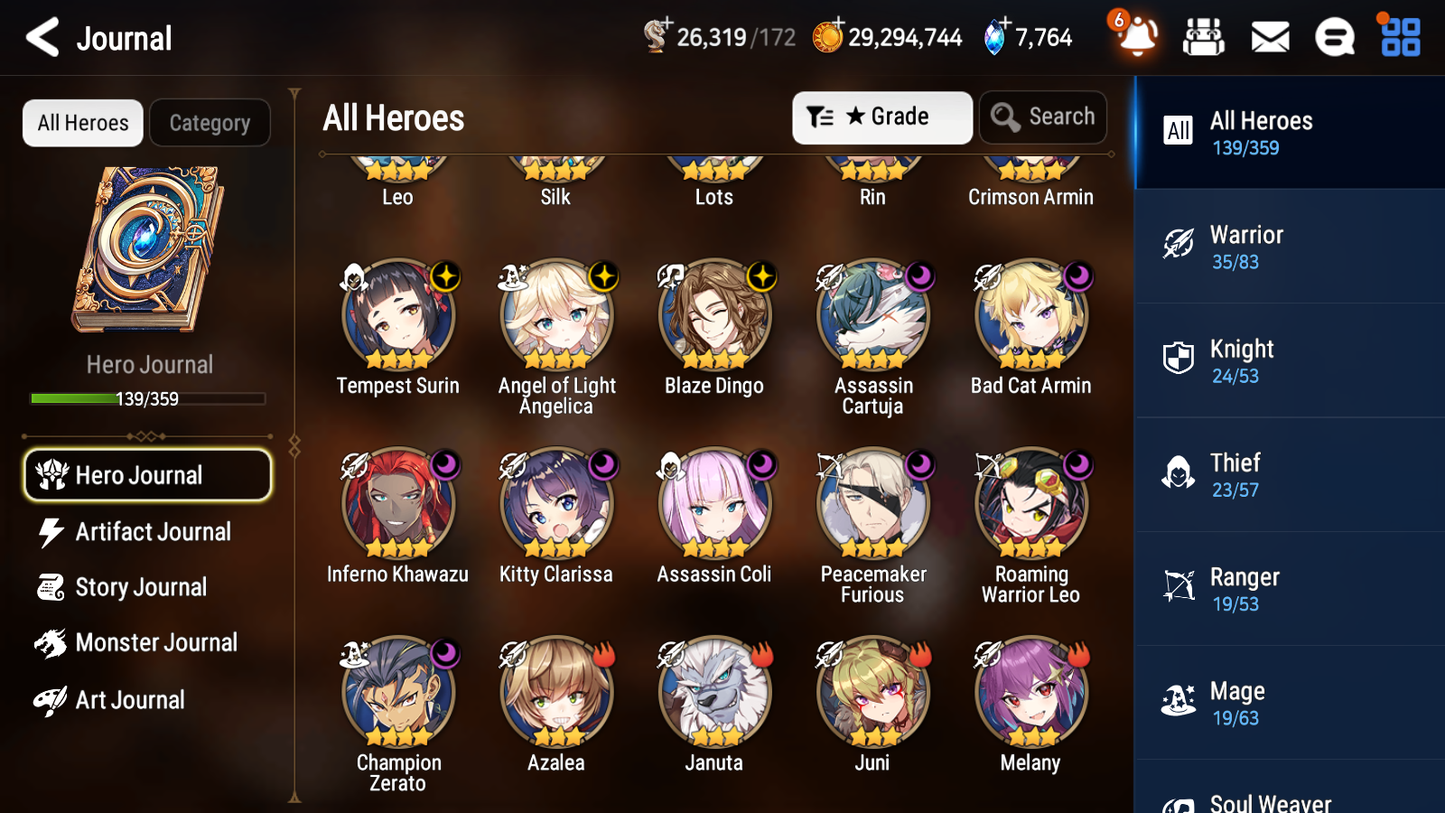
Task: Open the equipment inventory icon
Action: tap(1203, 37)
